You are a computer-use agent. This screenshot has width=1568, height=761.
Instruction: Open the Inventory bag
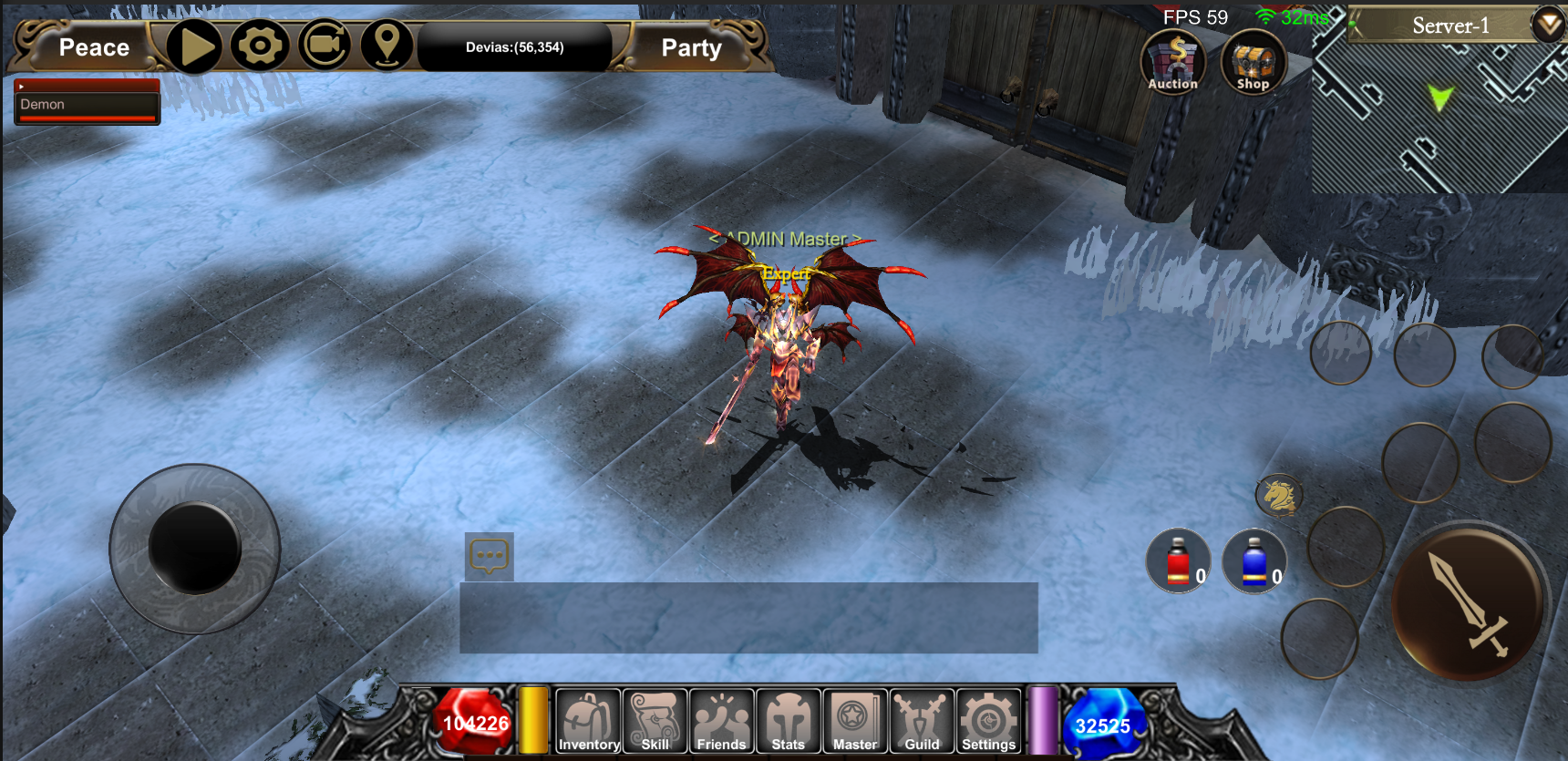coord(588,722)
